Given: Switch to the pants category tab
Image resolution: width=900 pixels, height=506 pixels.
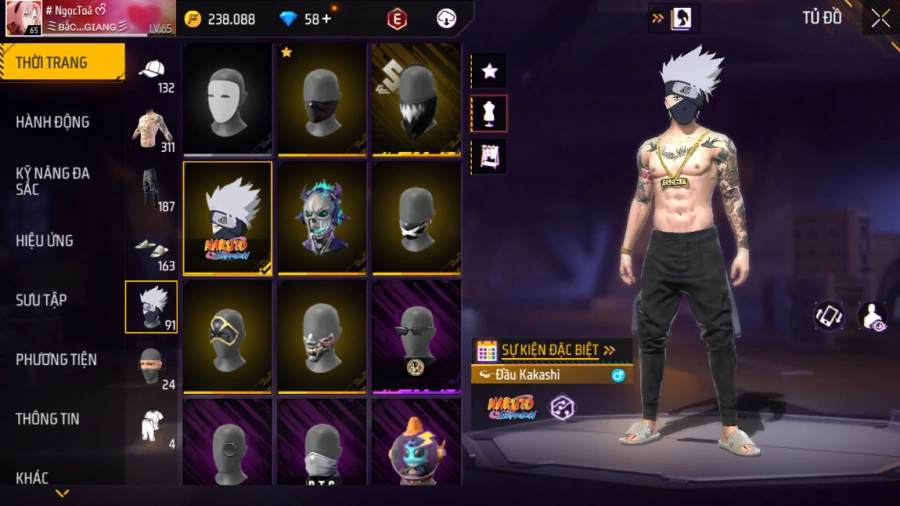Looking at the screenshot, I should pos(152,190).
